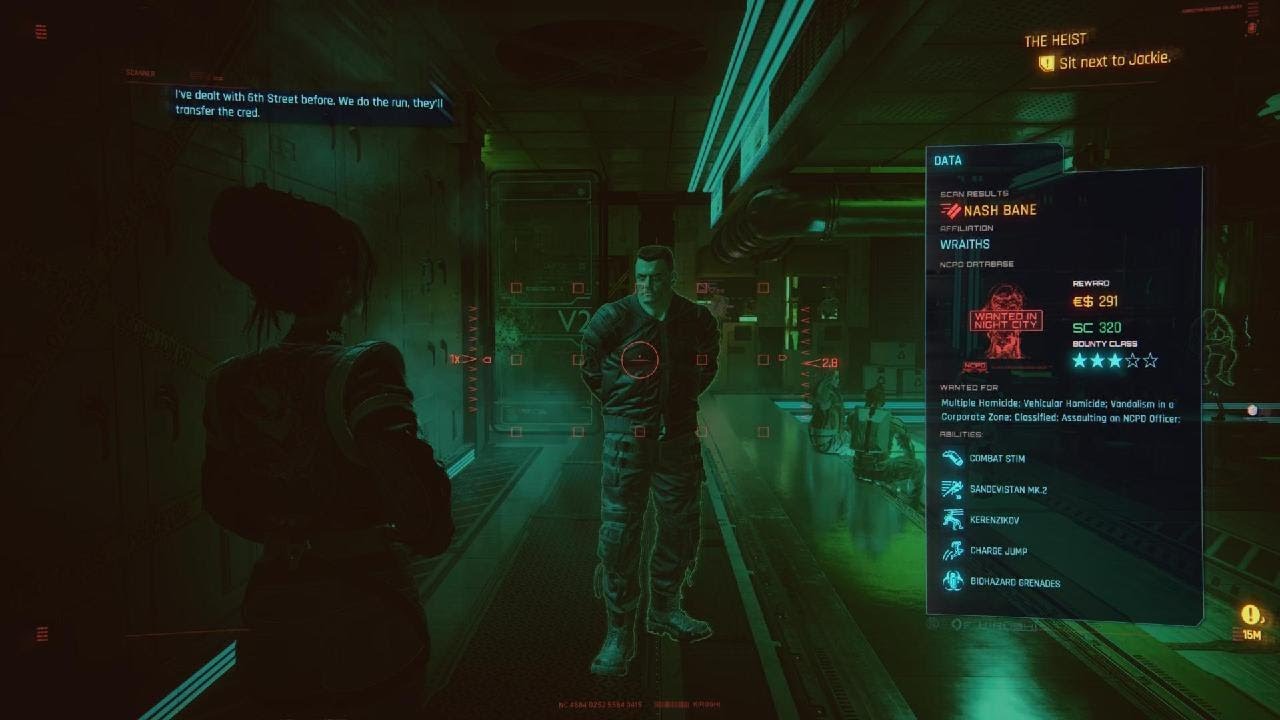The height and width of the screenshot is (720, 1280).
Task: Select the DATA panel tab
Action: pos(946,159)
